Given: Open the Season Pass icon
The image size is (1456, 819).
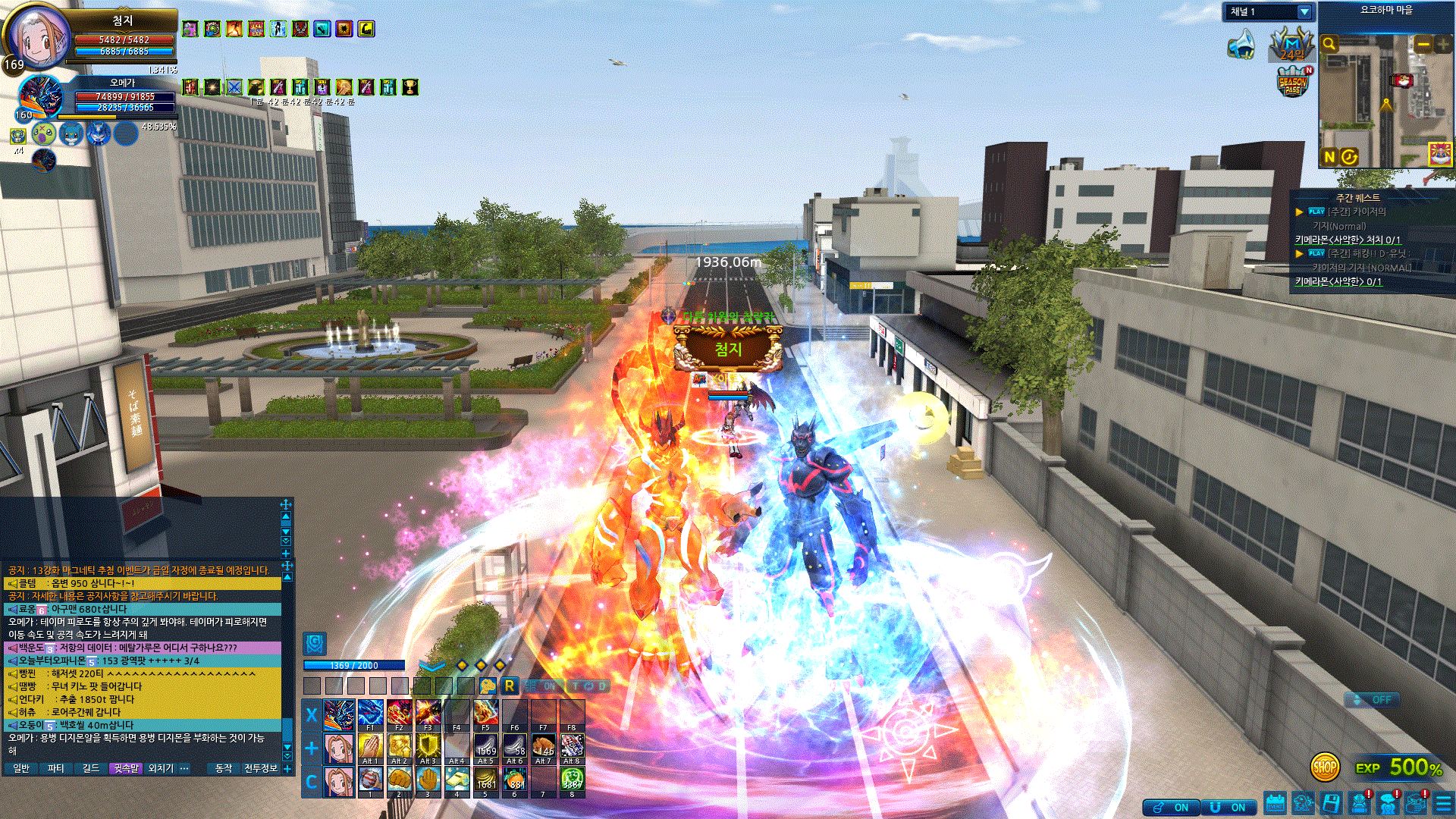Looking at the screenshot, I should point(1293,83).
